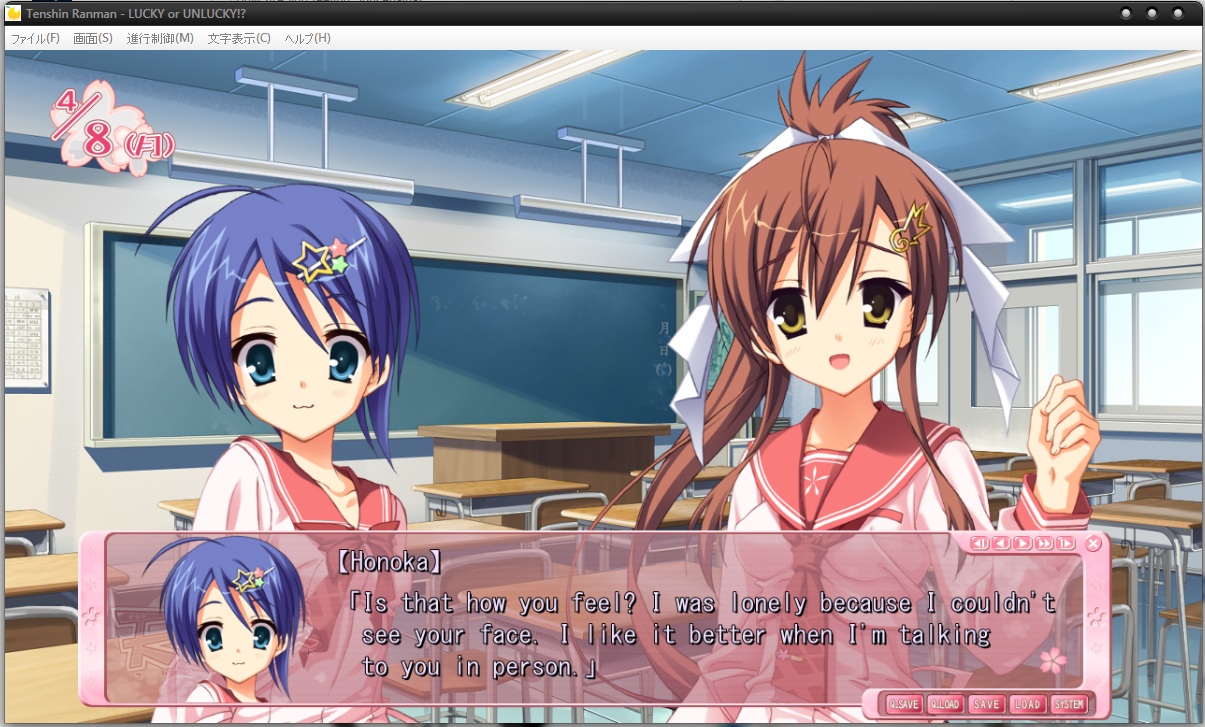
Task: Click the double-arrow fast-forward skip button
Action: pos(1044,544)
